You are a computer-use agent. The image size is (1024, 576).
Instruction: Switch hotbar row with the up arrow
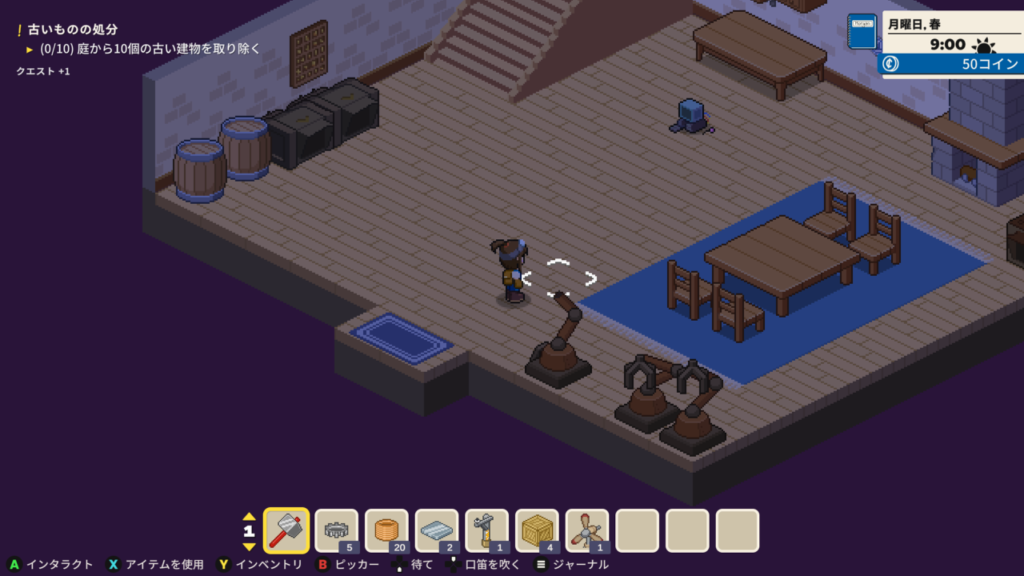pos(249,516)
